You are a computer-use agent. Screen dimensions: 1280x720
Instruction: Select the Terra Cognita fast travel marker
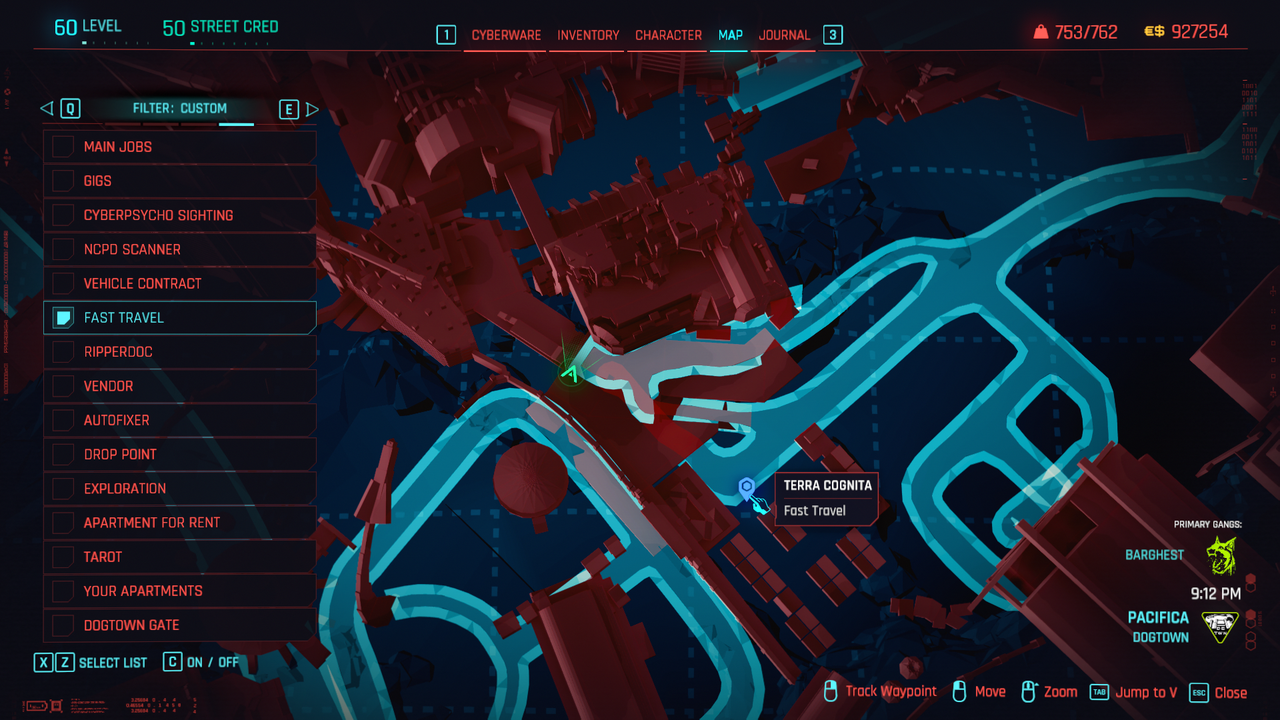coord(746,488)
